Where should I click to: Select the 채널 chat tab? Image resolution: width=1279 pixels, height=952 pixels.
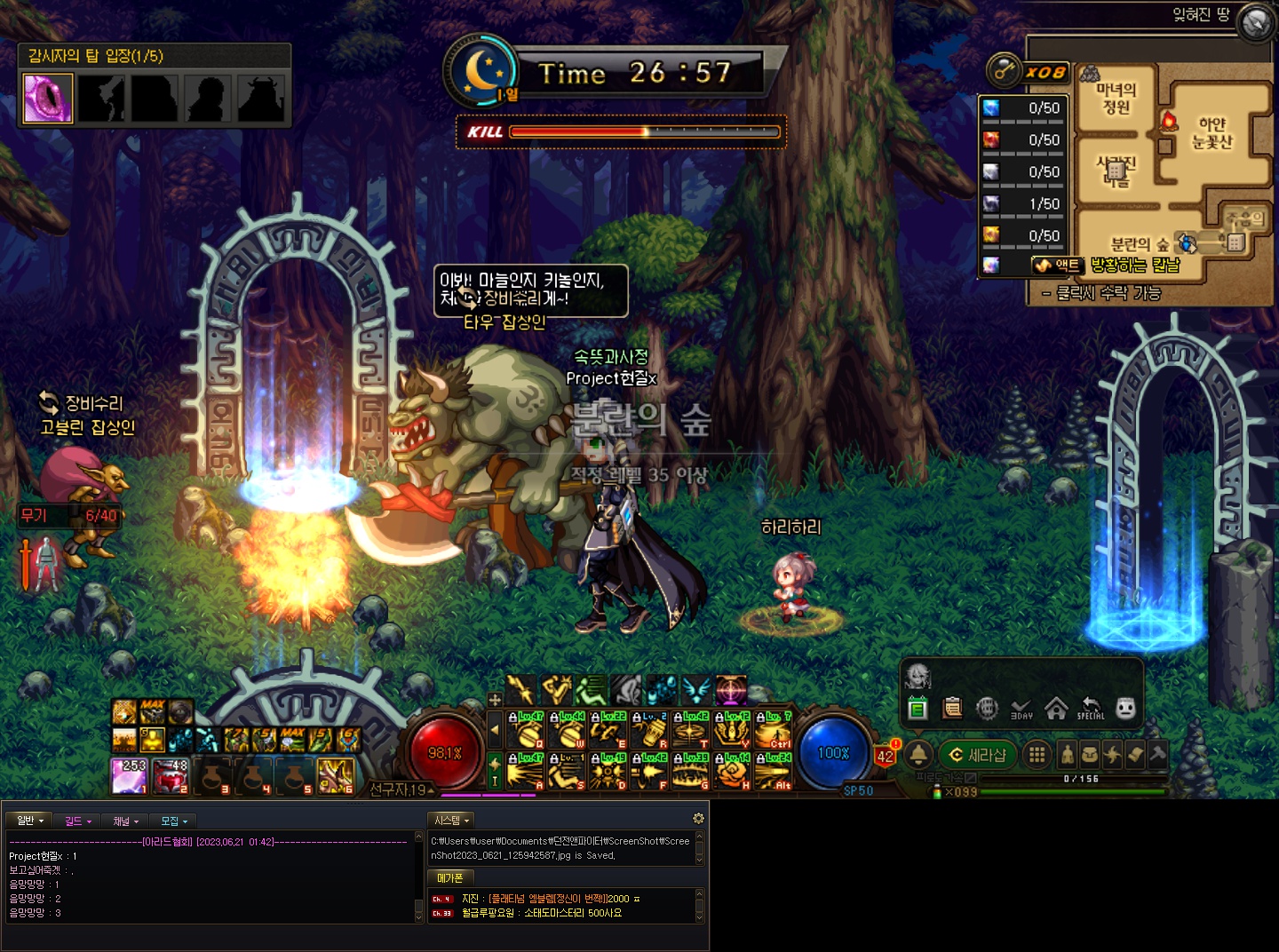(125, 821)
